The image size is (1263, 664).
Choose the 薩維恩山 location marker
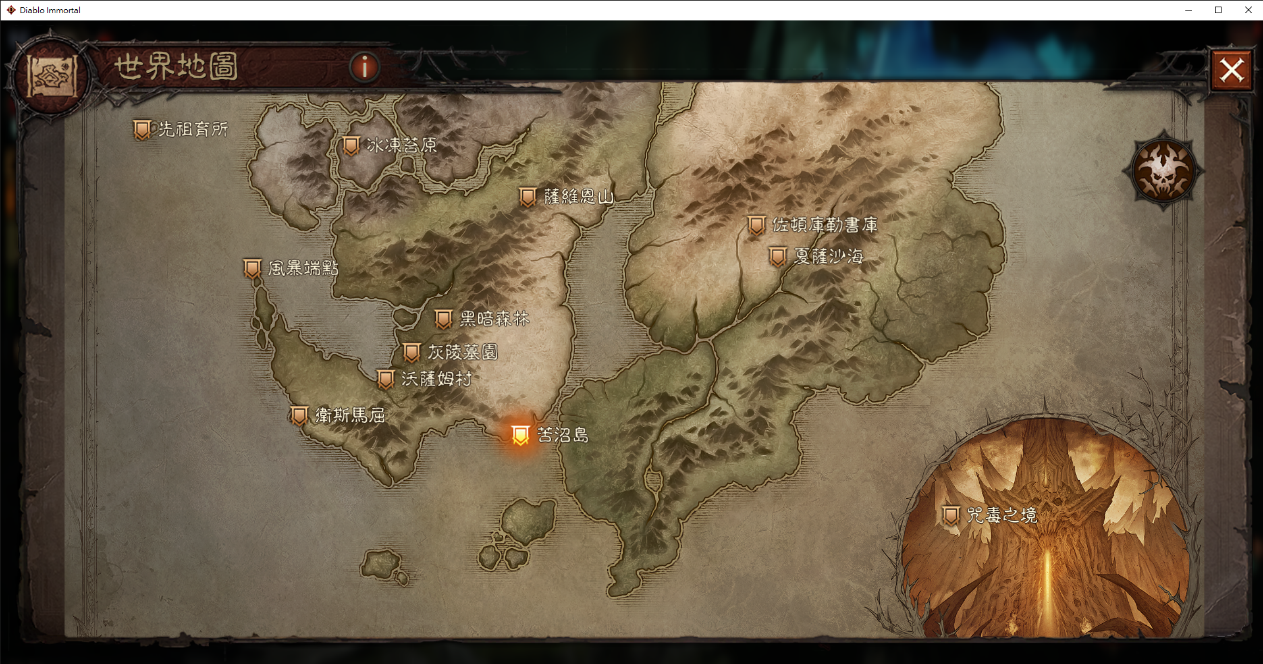(x=528, y=197)
